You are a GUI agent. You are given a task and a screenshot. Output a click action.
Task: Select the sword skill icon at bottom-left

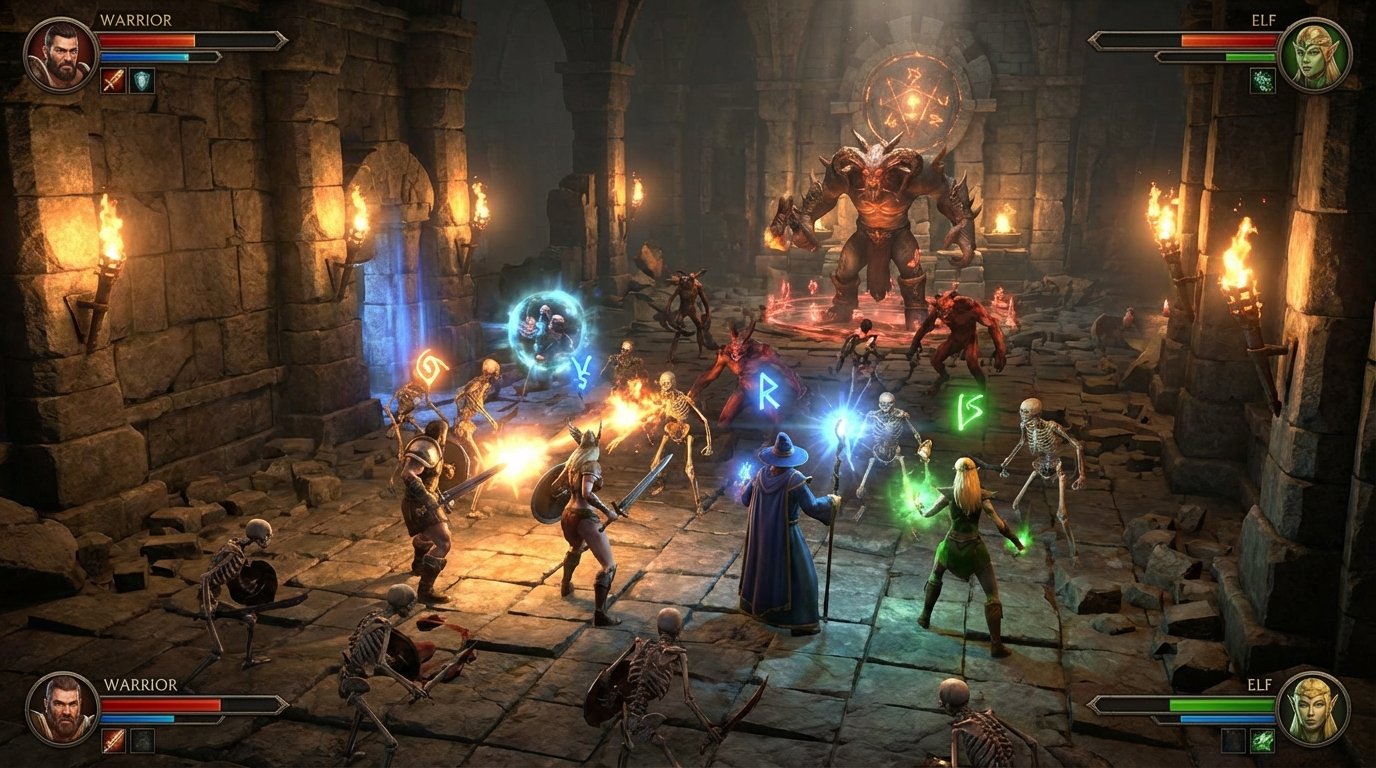point(114,741)
